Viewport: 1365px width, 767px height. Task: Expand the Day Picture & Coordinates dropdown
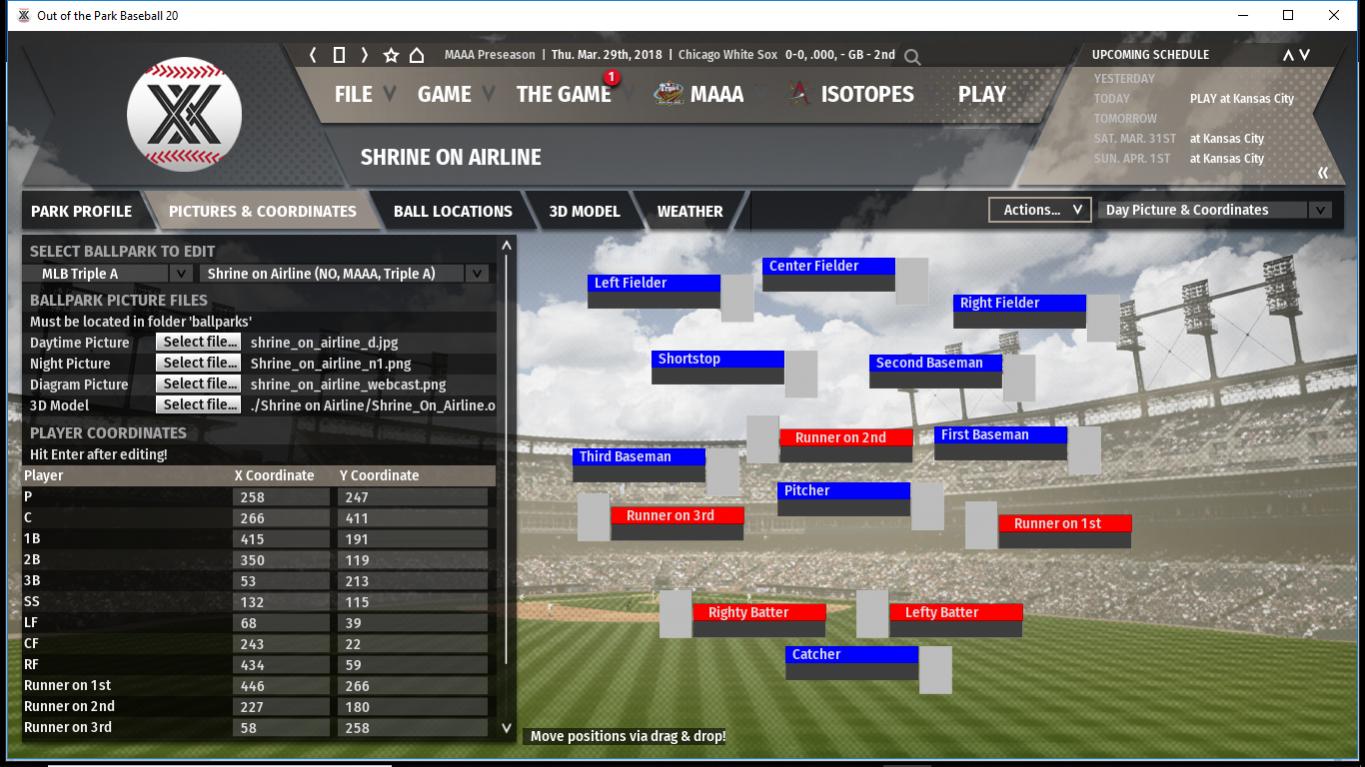coord(1214,210)
